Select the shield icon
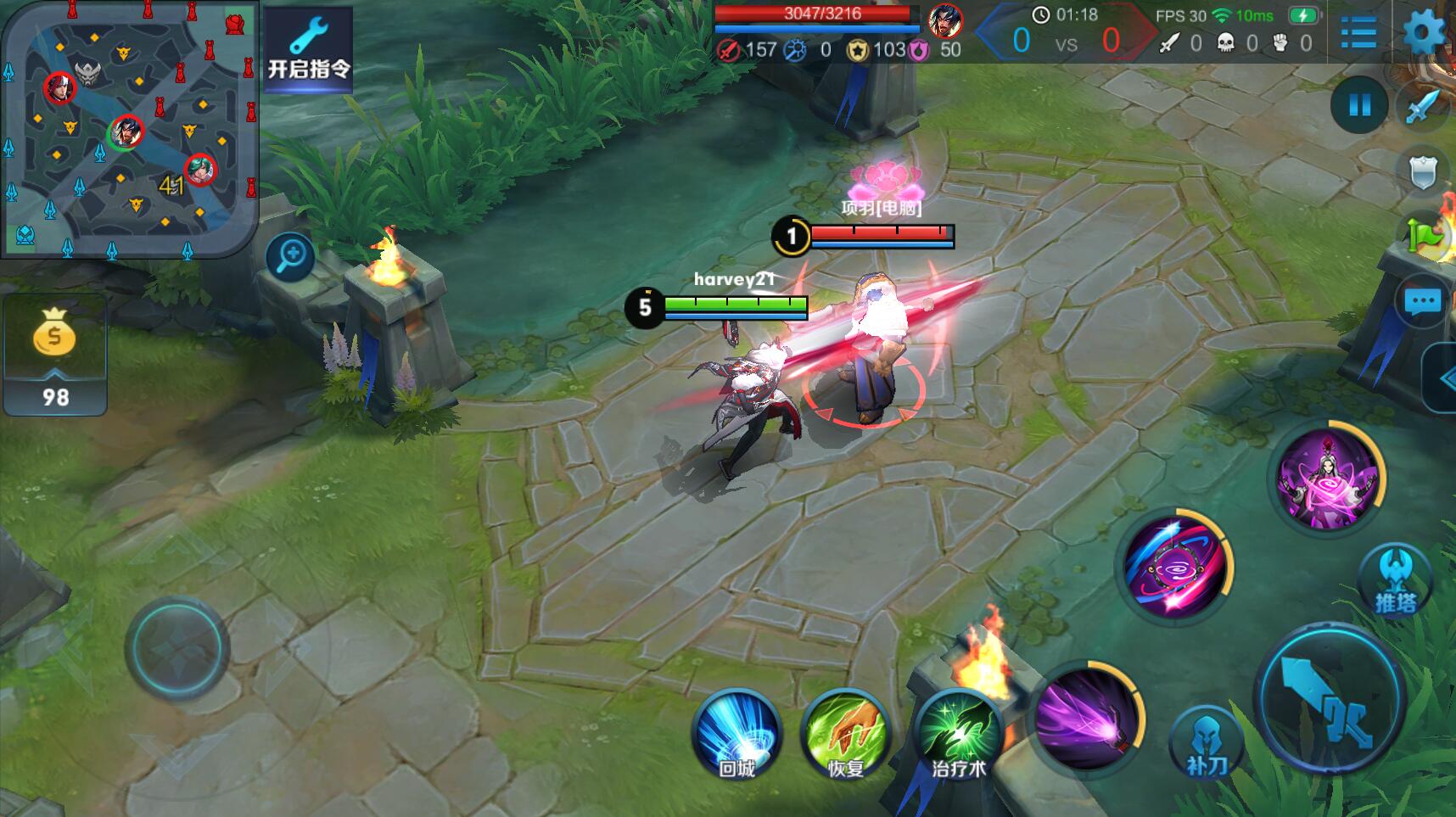Image resolution: width=1456 pixels, height=817 pixels. click(x=1423, y=172)
